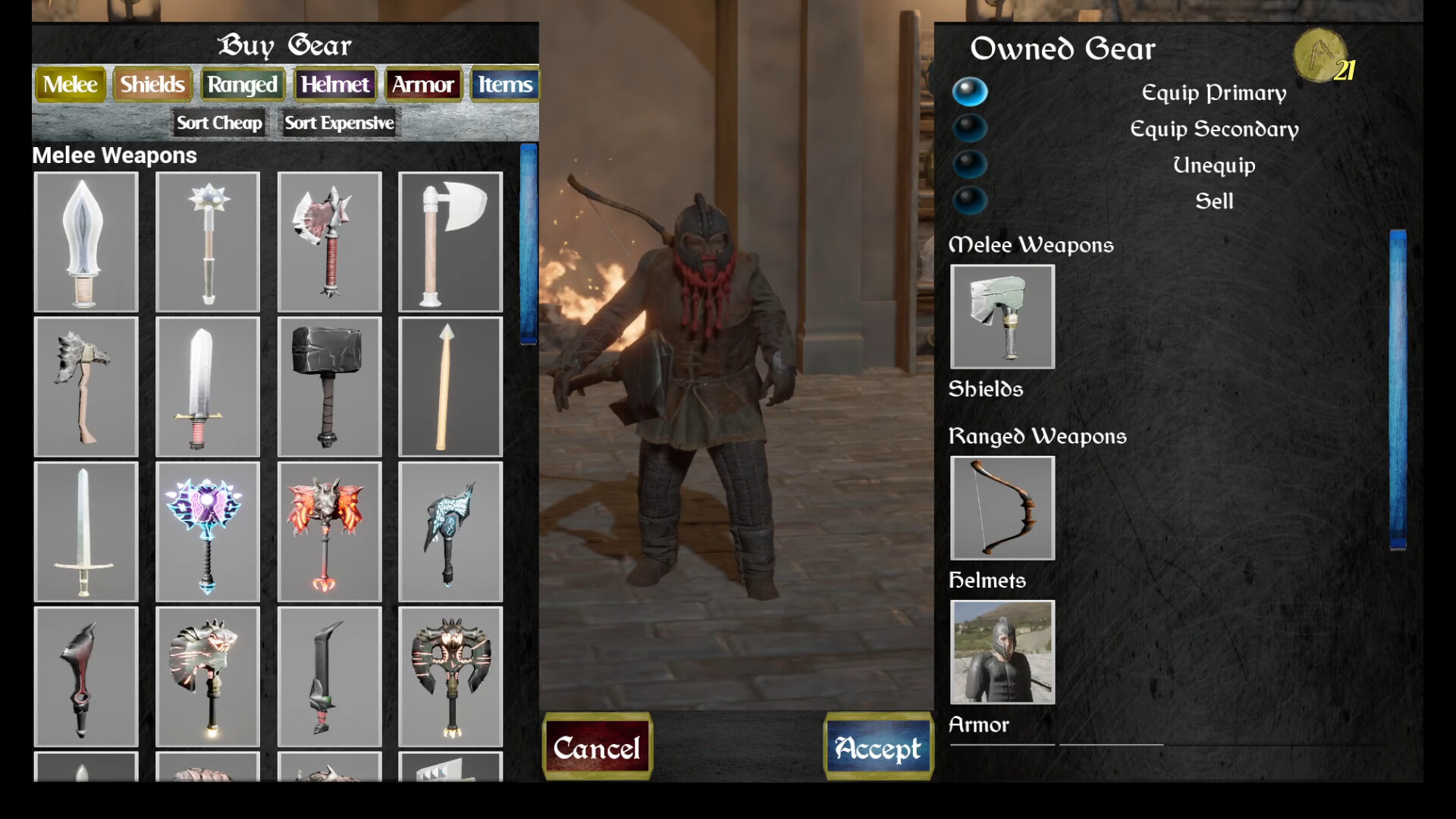This screenshot has height=819, width=1456.
Task: Activate the Sell option toggle
Action: (971, 201)
